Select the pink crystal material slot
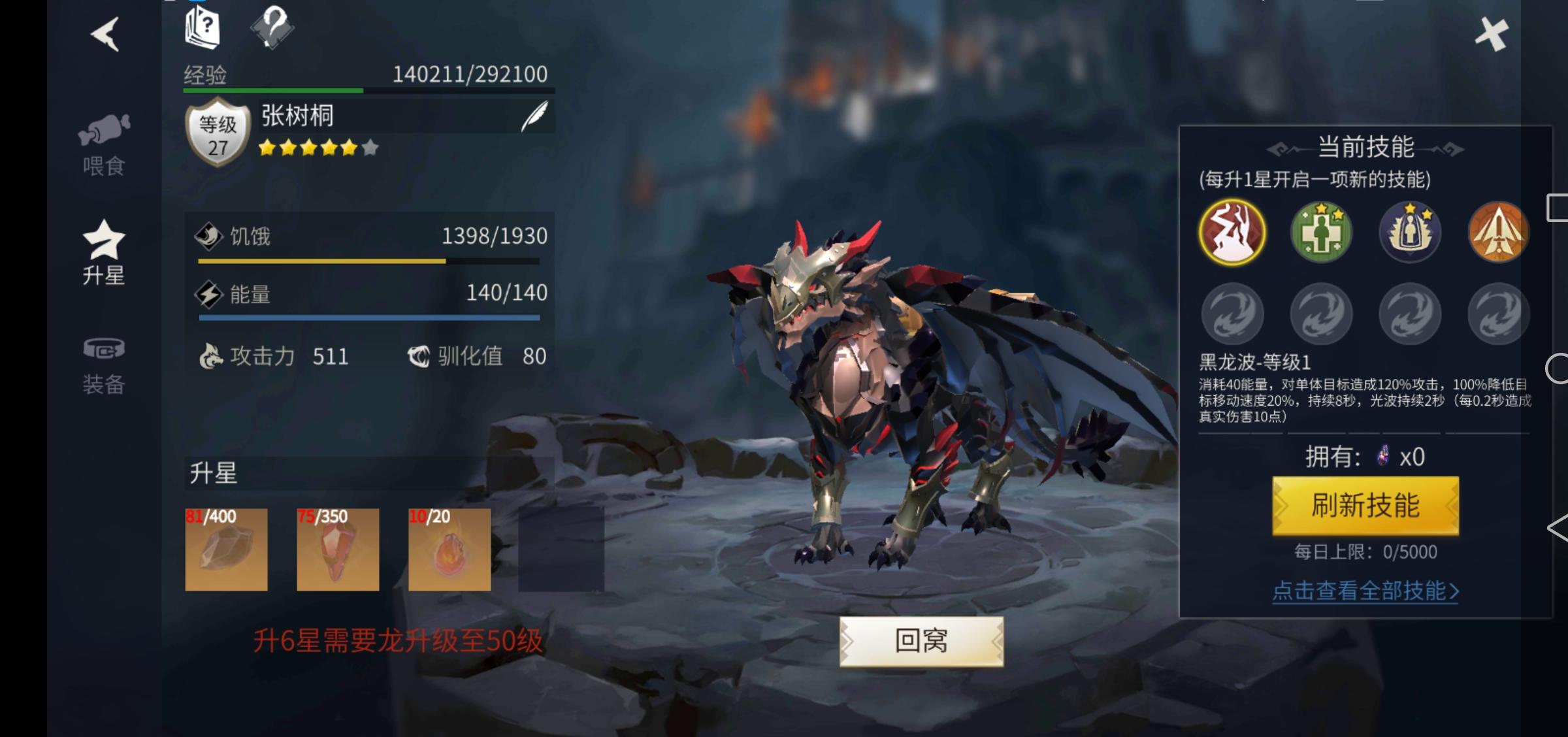 (x=338, y=549)
